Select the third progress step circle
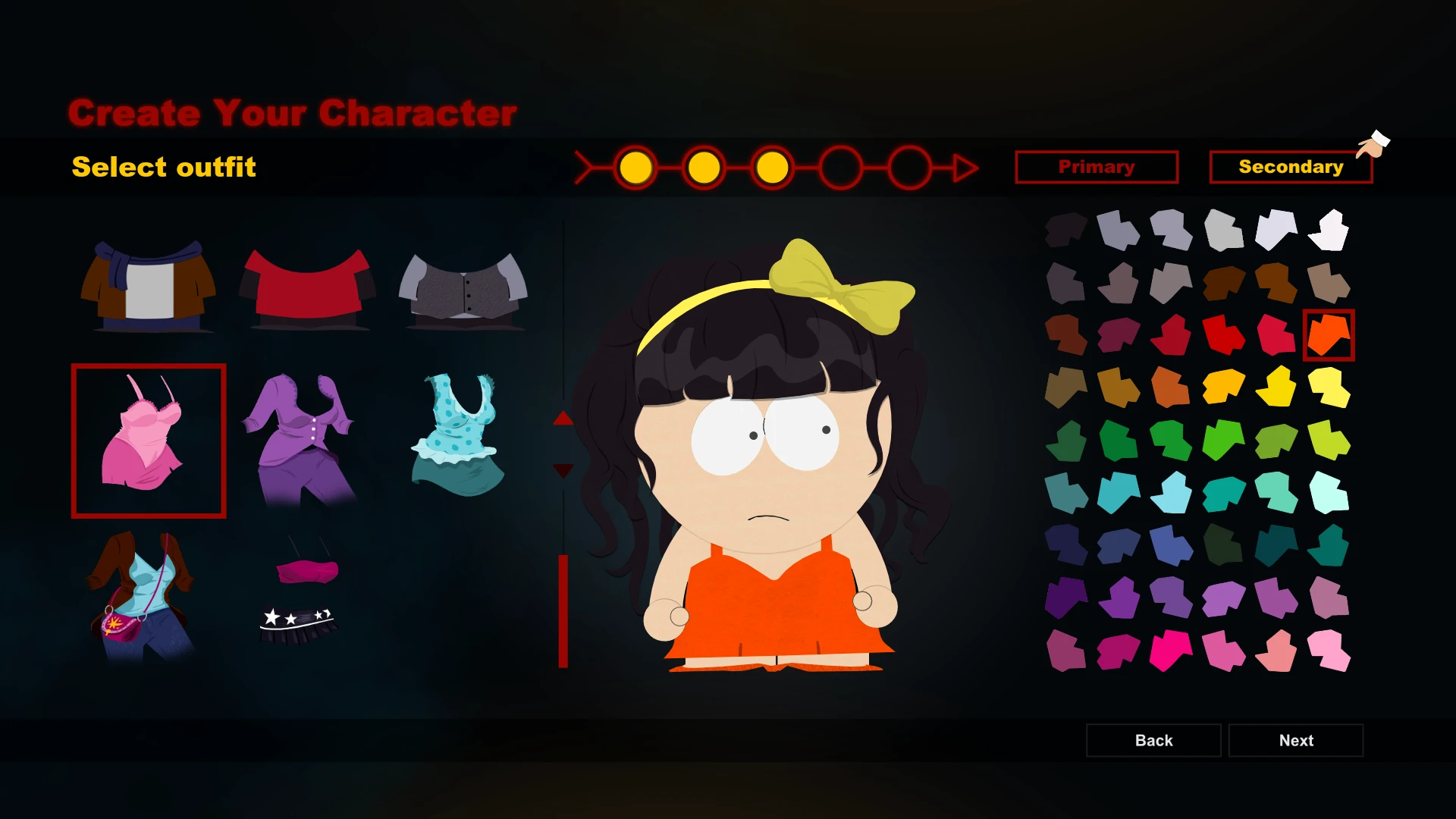This screenshot has height=819, width=1456. (x=772, y=167)
